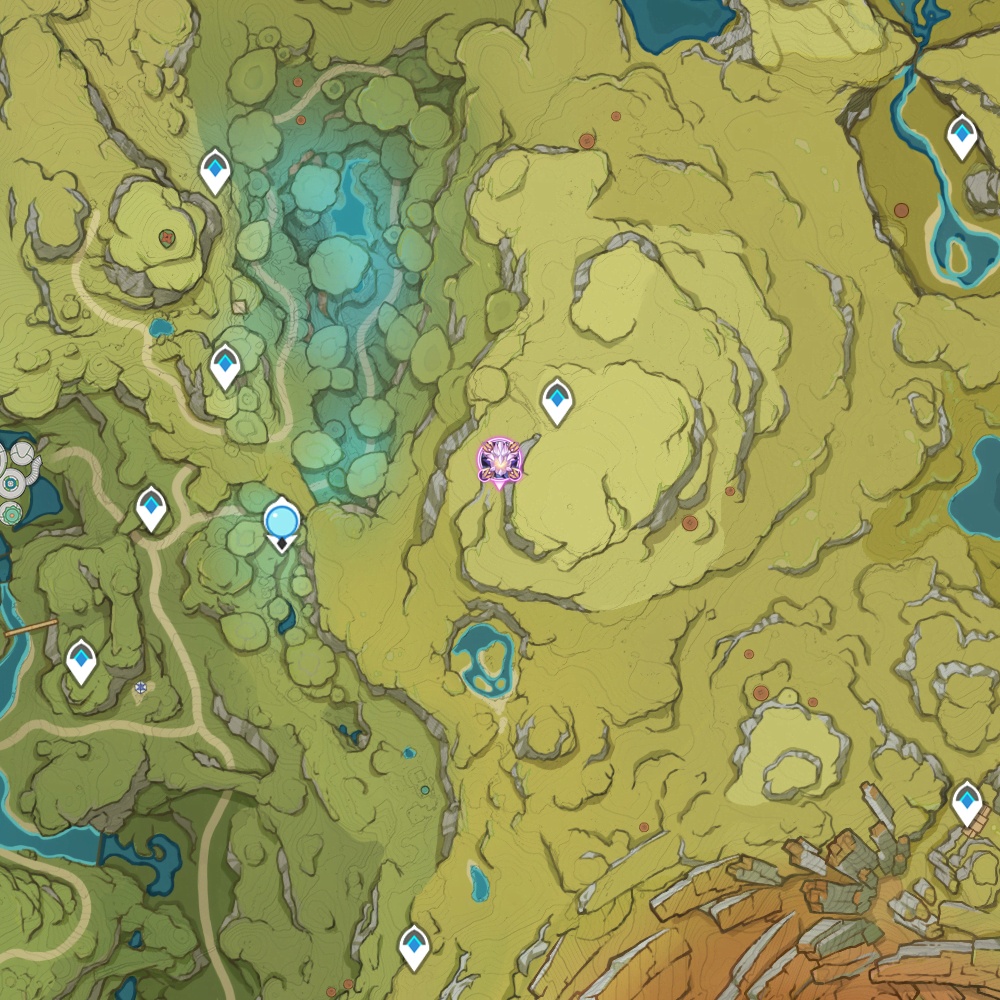Viewport: 1000px width, 1000px height.
Task: Pick the waypoint at the dirt path fork
Action: (151, 508)
